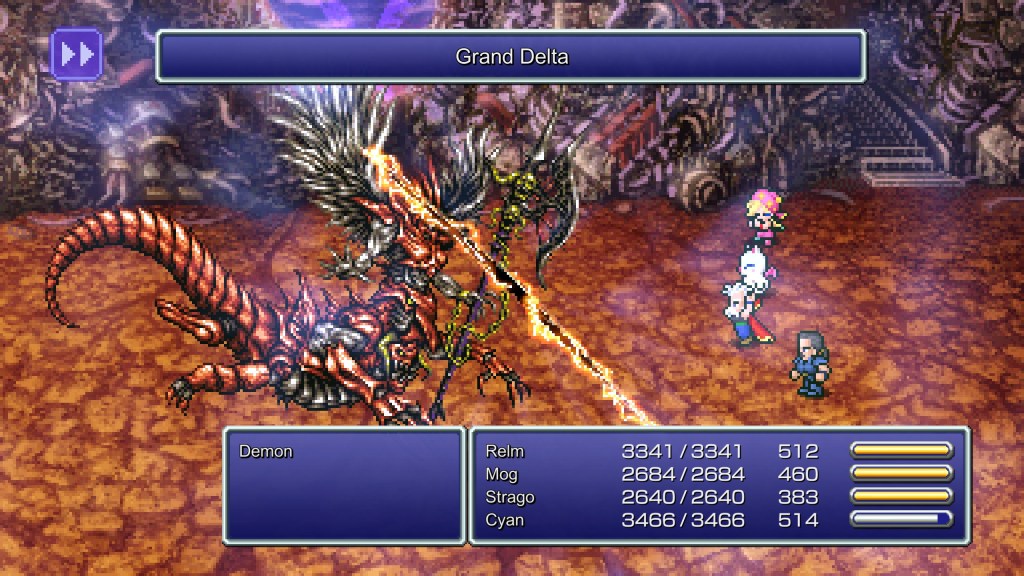Screen dimensions: 1024x576
Task: Select Cyan's row in the party list
Action: [x=505, y=520]
